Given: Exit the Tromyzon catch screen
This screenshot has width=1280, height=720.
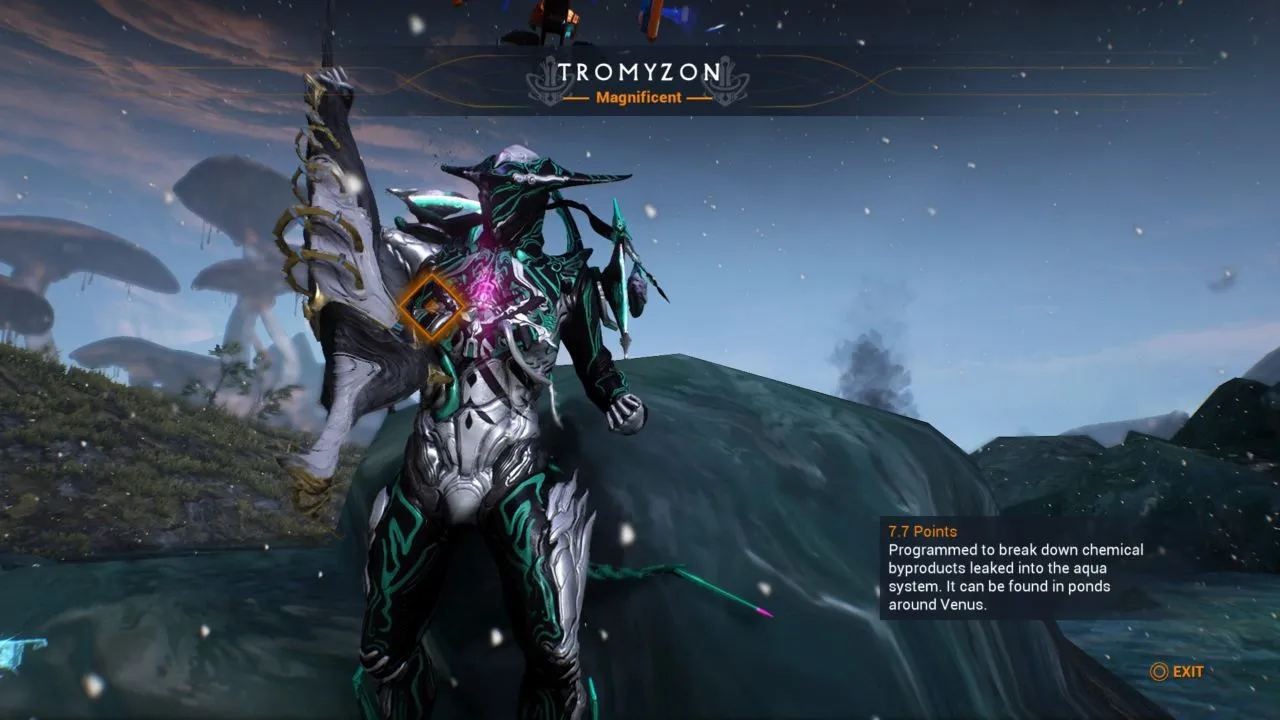Looking at the screenshot, I should pos(1178,672).
